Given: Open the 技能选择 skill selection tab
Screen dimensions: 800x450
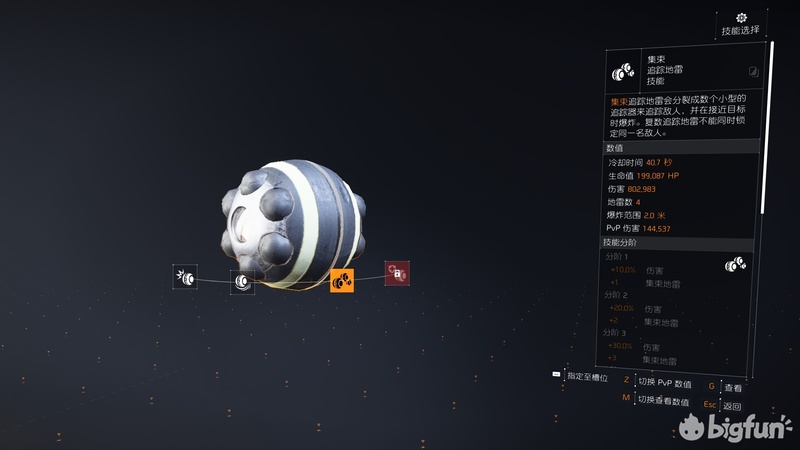Looking at the screenshot, I should pos(741,25).
